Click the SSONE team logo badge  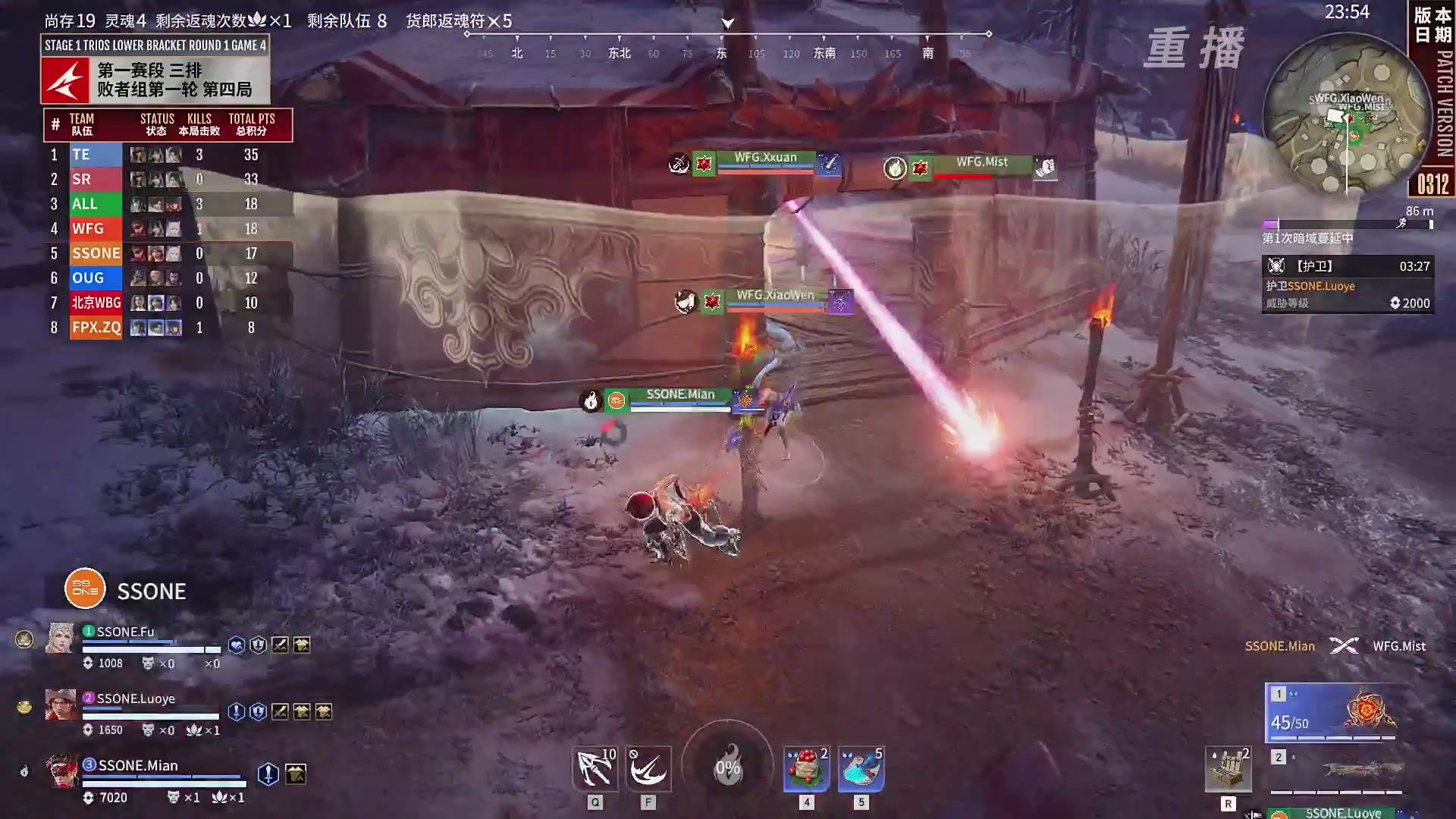click(x=83, y=588)
